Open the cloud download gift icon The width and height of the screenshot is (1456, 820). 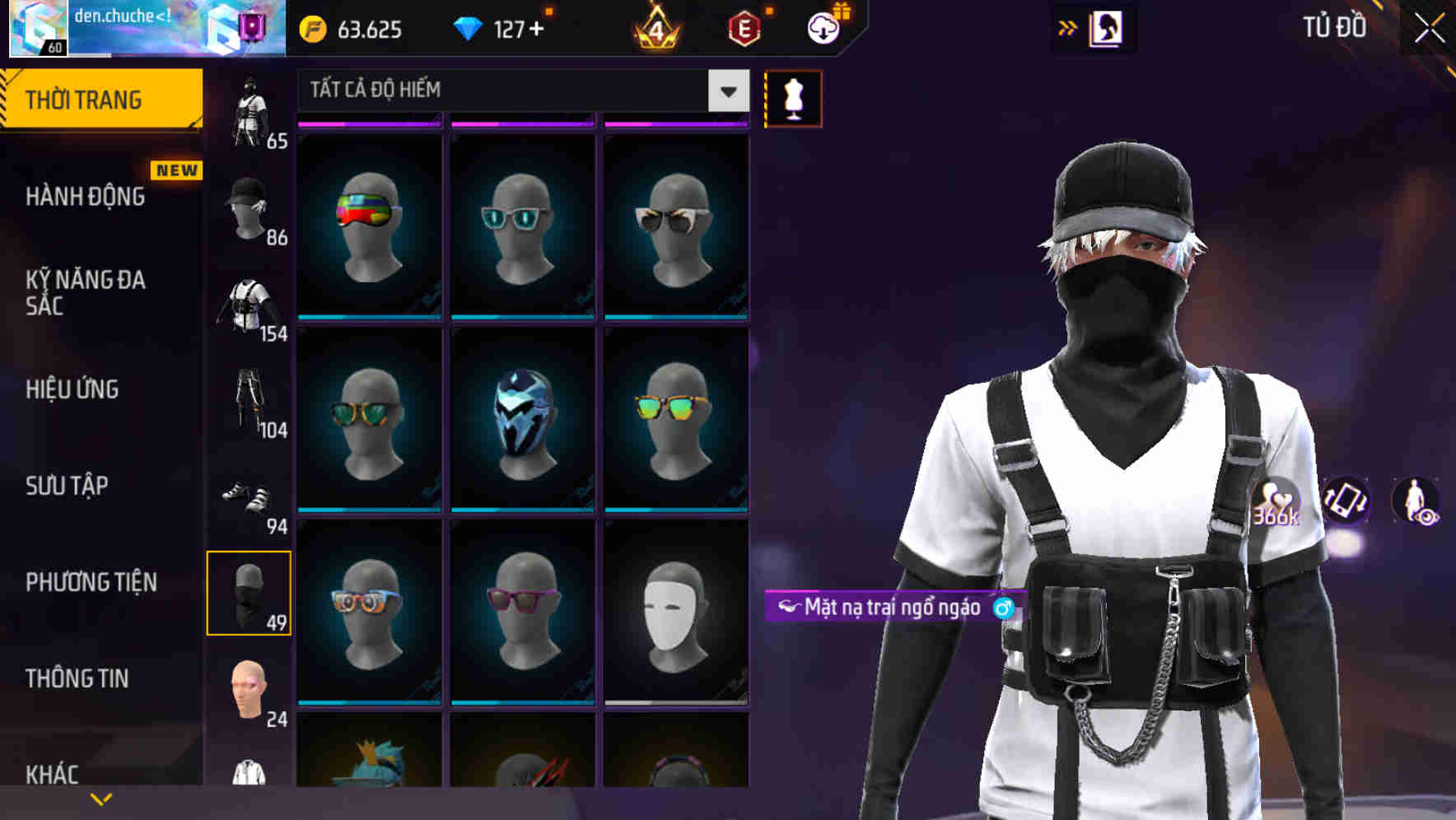tap(823, 29)
